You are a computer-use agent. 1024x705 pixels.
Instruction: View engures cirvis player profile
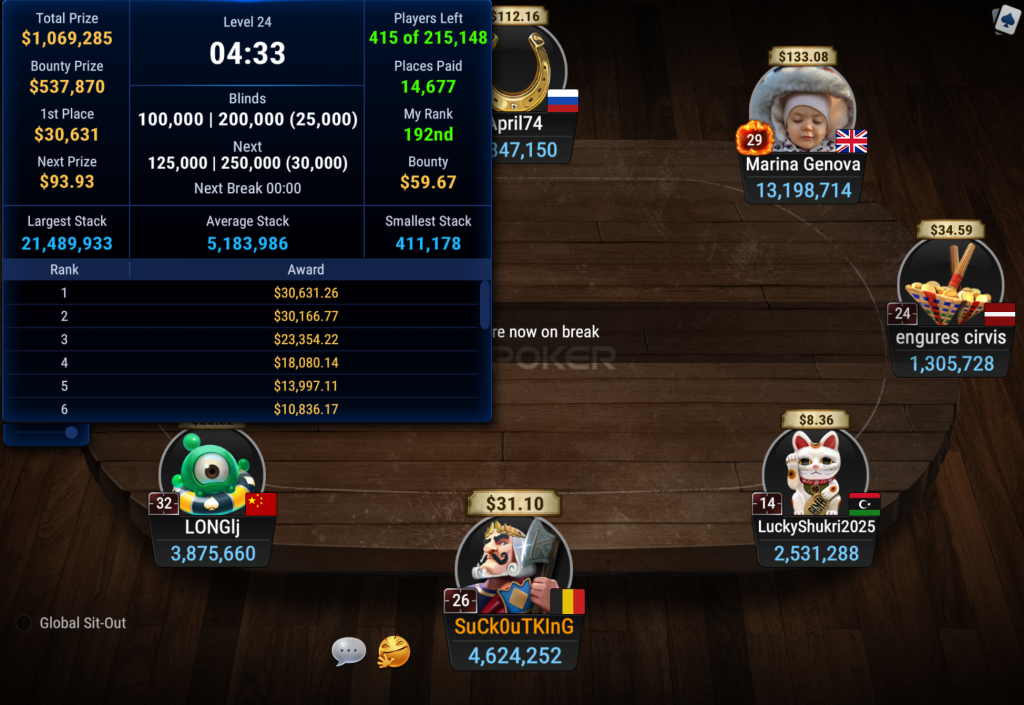pyautogui.click(x=950, y=285)
